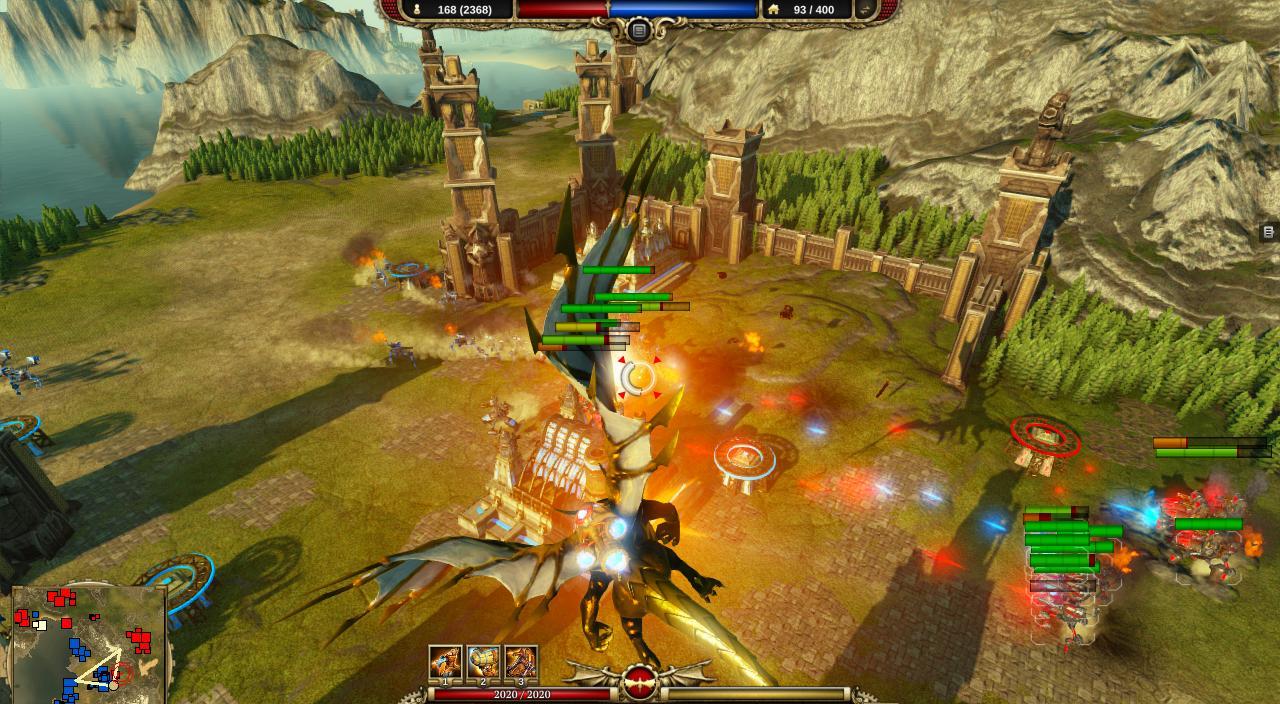This screenshot has height=704, width=1280.
Task: Click the red winged dragon emblem
Action: pos(640,682)
